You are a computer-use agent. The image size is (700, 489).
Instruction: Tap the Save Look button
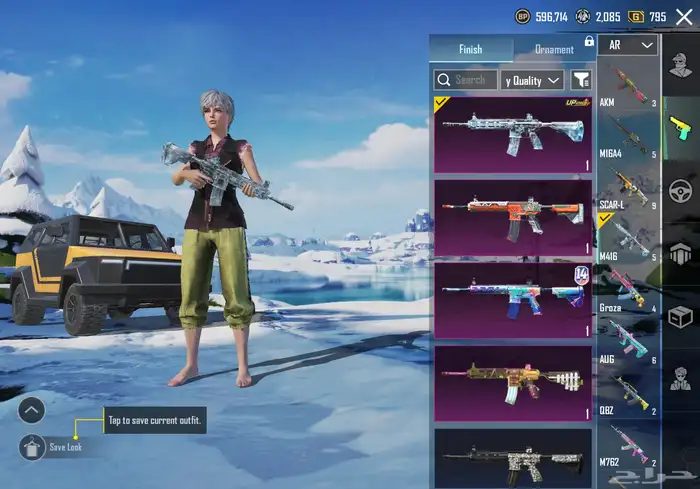(x=32, y=447)
